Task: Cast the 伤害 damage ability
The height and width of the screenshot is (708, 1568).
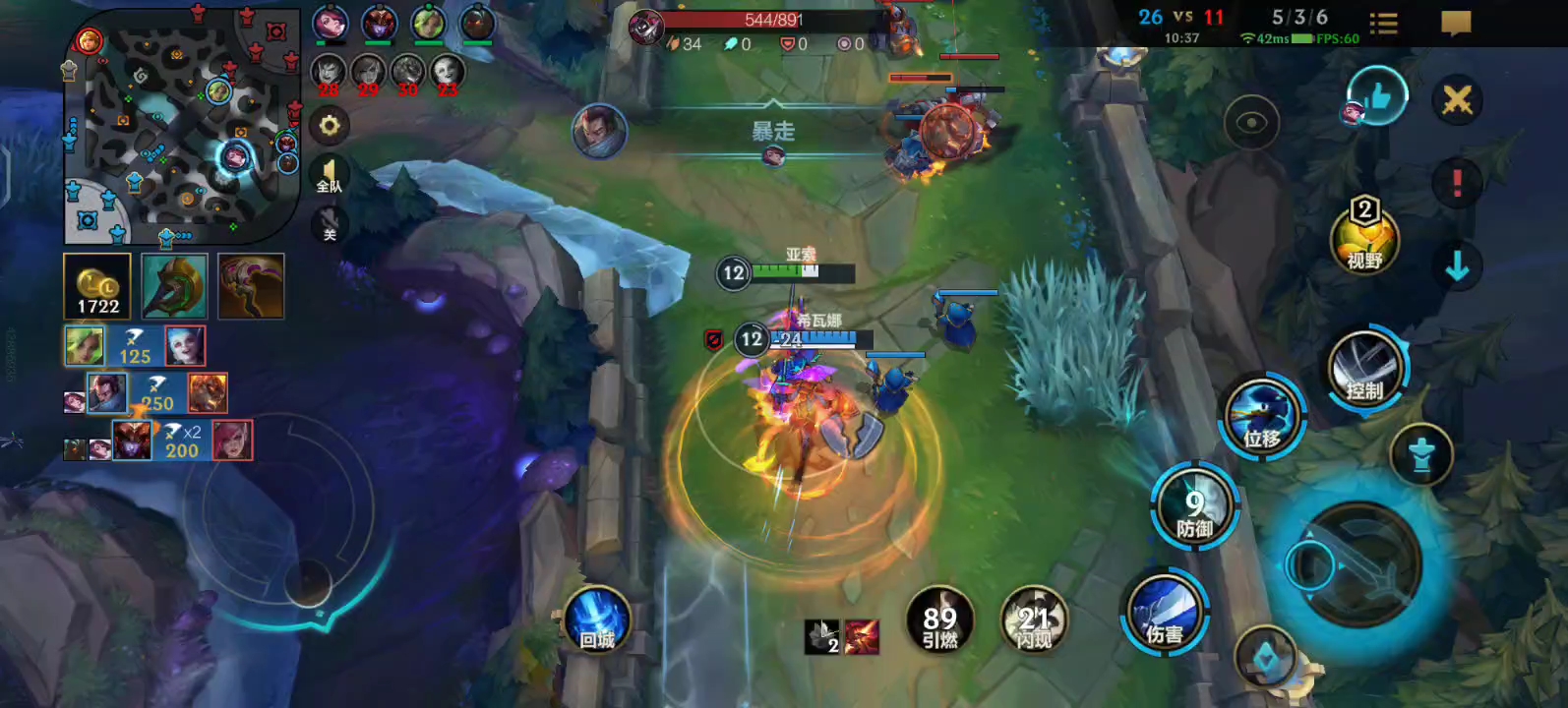Action: (x=1165, y=615)
